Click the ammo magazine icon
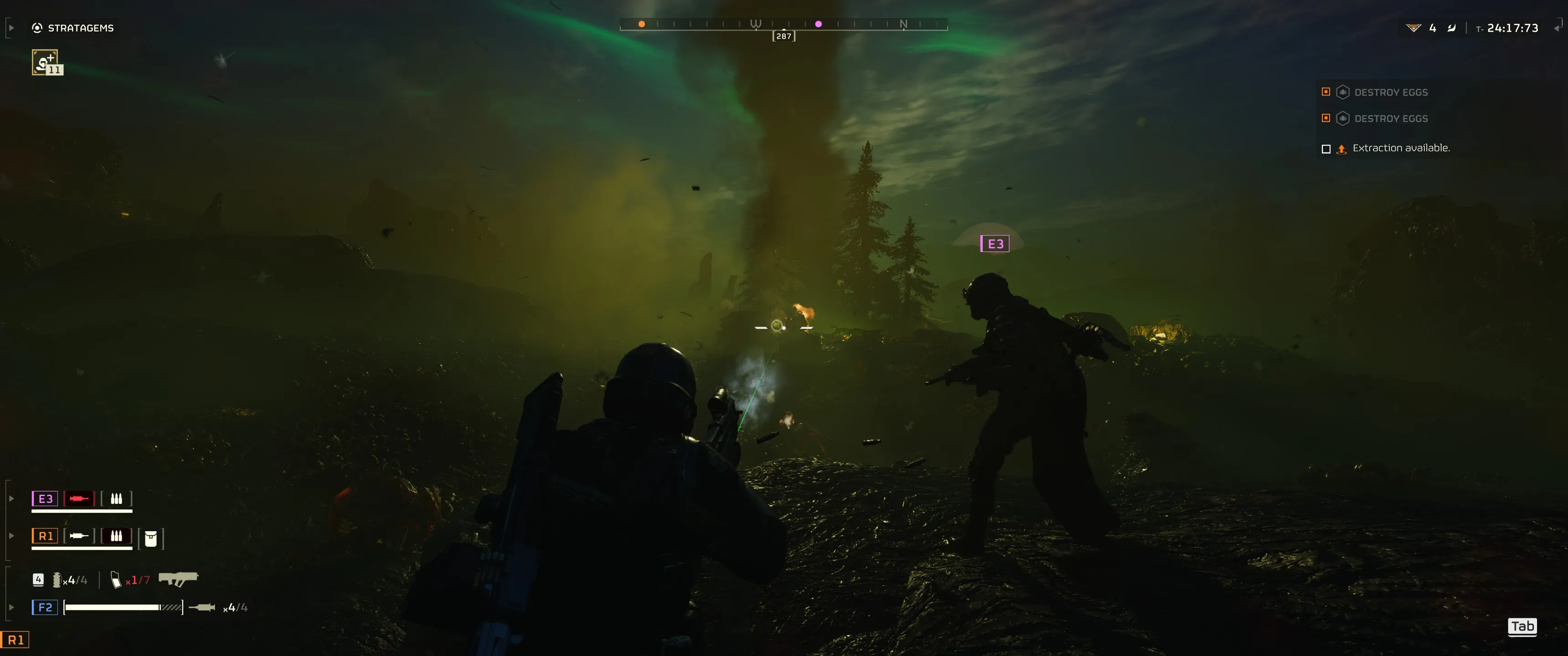Screen dimensions: 1568x656 click(x=116, y=580)
